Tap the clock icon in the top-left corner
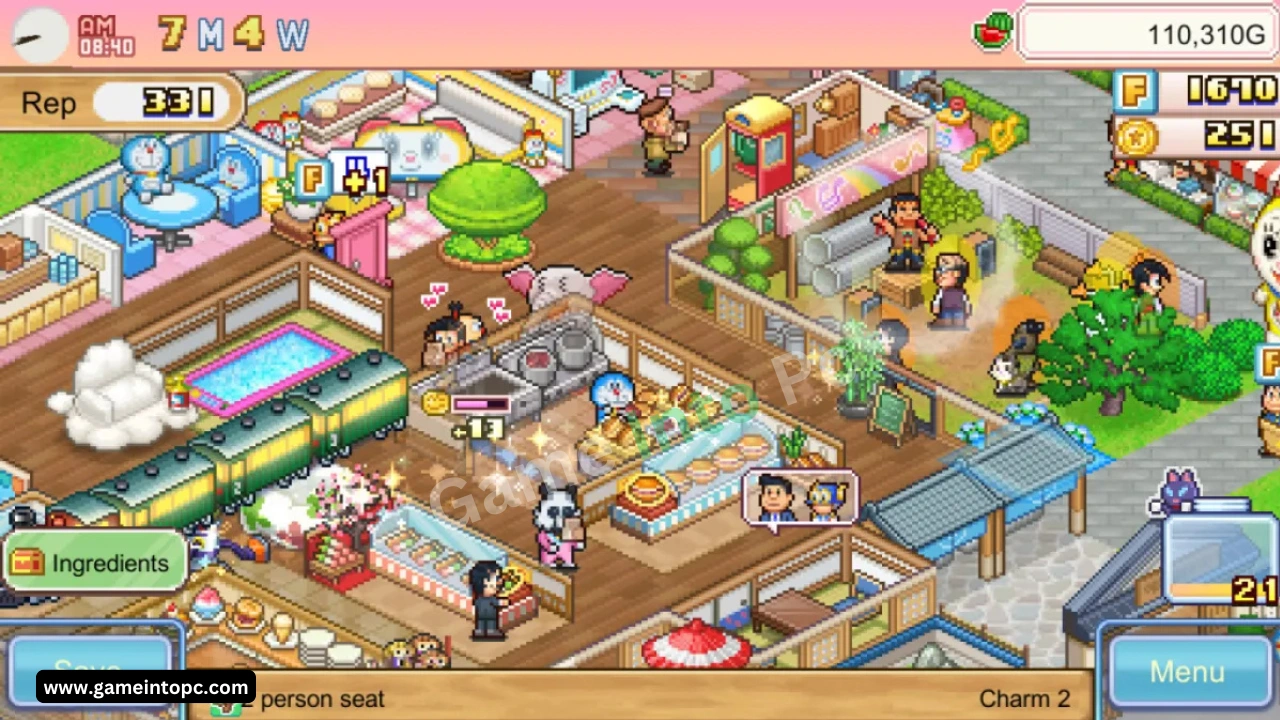Viewport: 1280px width, 720px height. pos(38,34)
